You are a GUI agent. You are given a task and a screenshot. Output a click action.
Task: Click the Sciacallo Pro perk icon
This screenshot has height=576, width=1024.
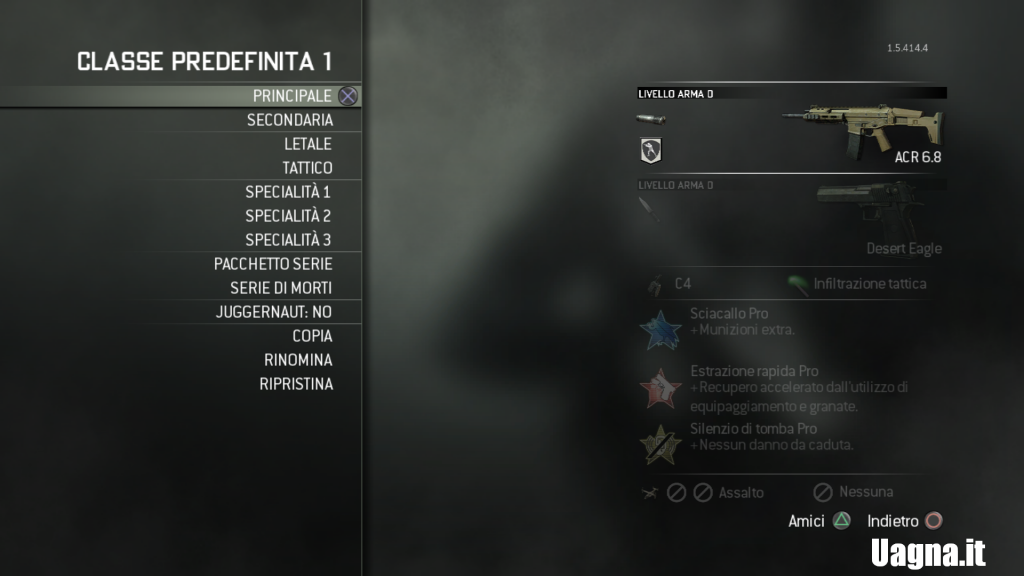pyautogui.click(x=660, y=330)
